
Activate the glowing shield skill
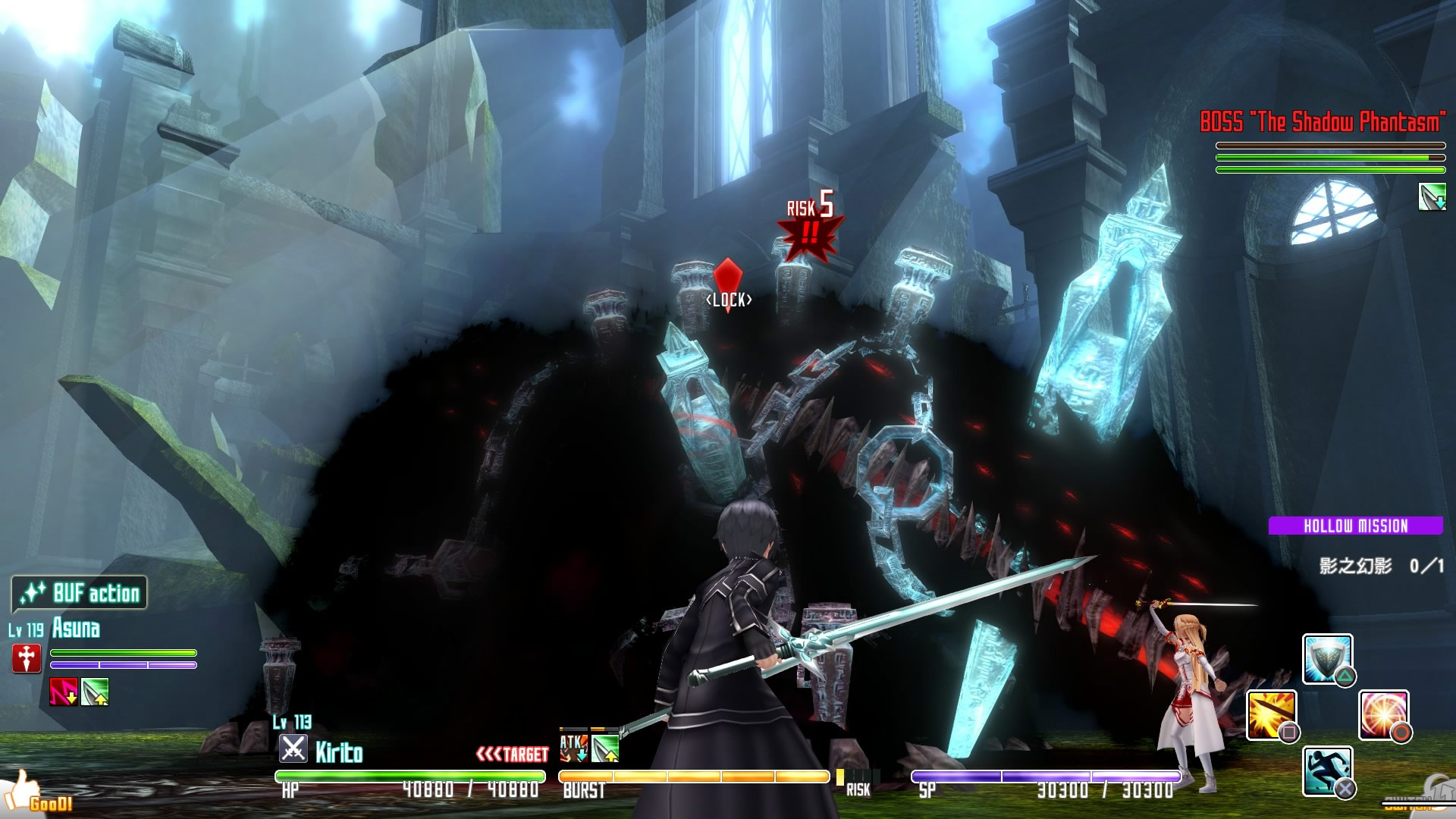tap(1327, 658)
